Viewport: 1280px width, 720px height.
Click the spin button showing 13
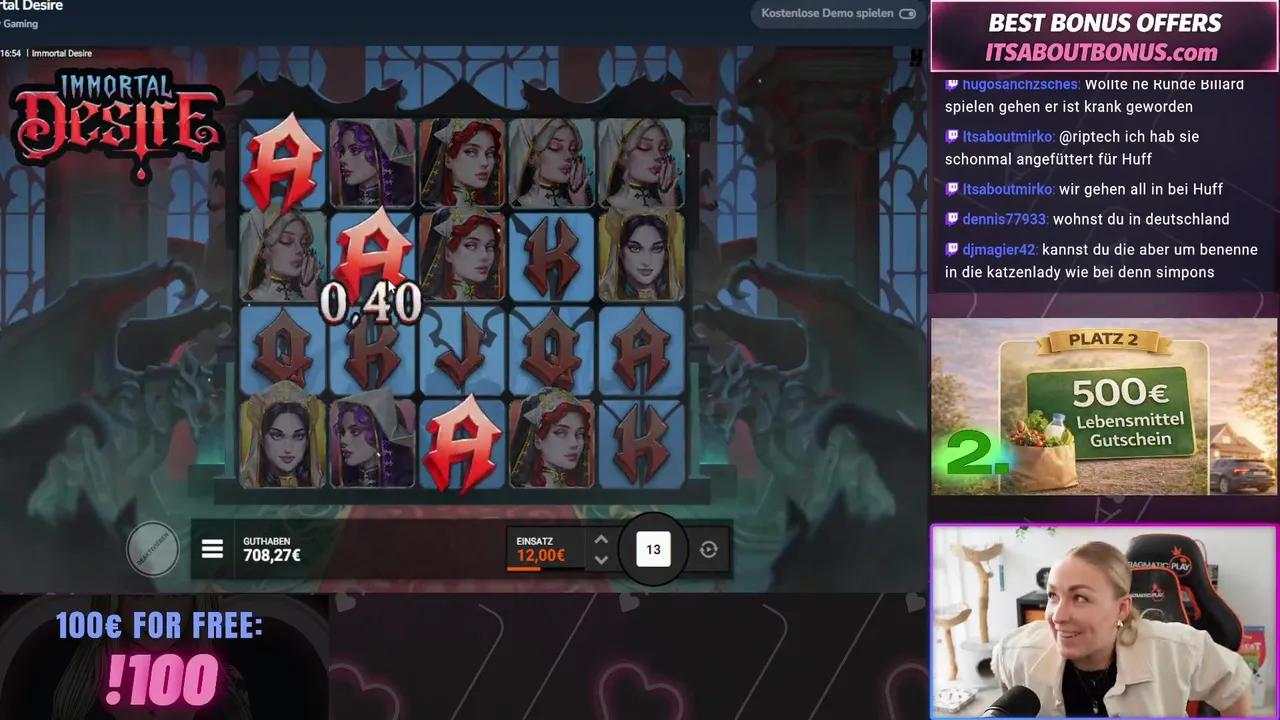[x=653, y=548]
